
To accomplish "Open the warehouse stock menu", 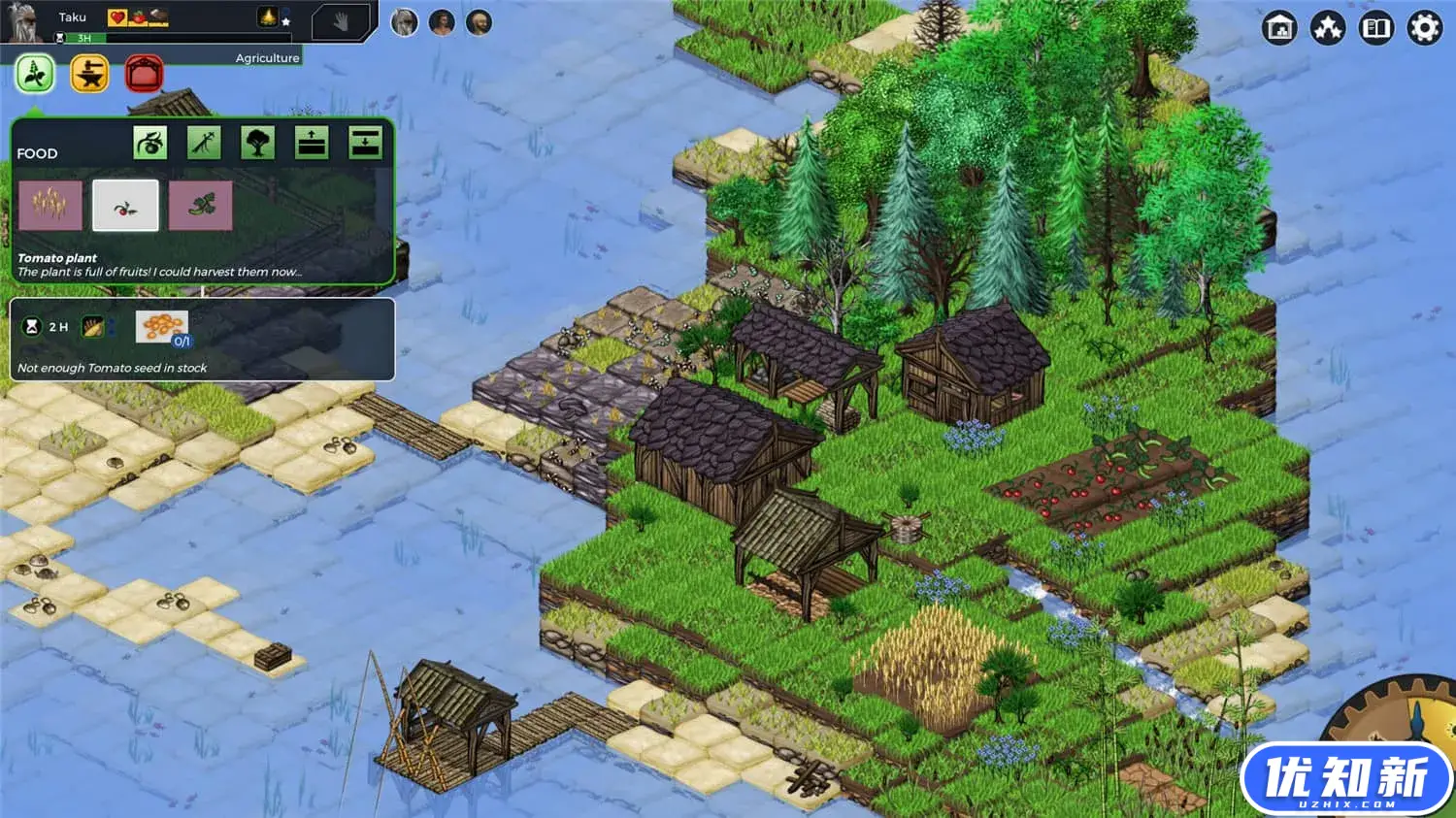I will pyautogui.click(x=1280, y=28).
